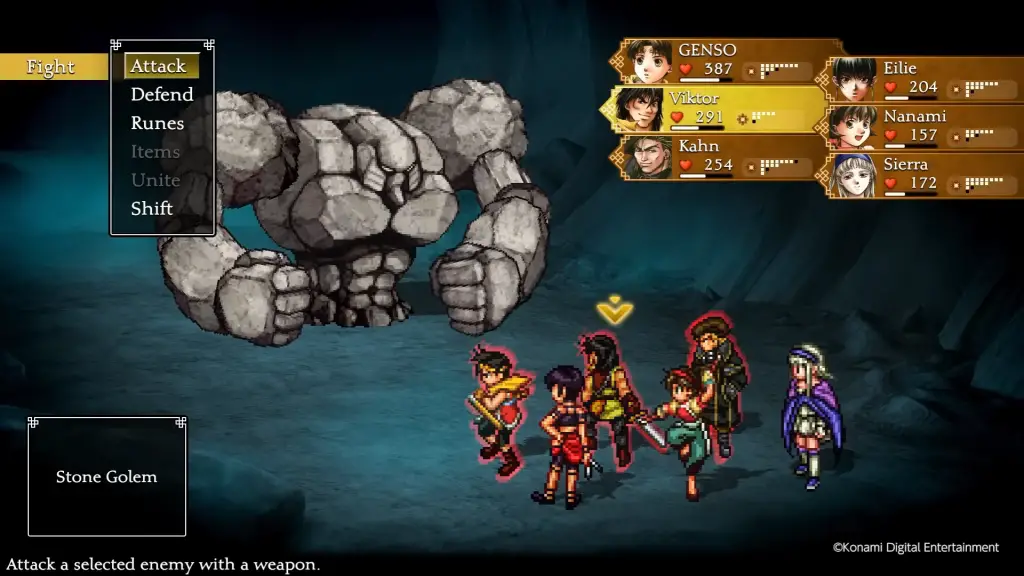Choose the Attack command
Image resolution: width=1024 pixels, height=576 pixels.
[159, 66]
